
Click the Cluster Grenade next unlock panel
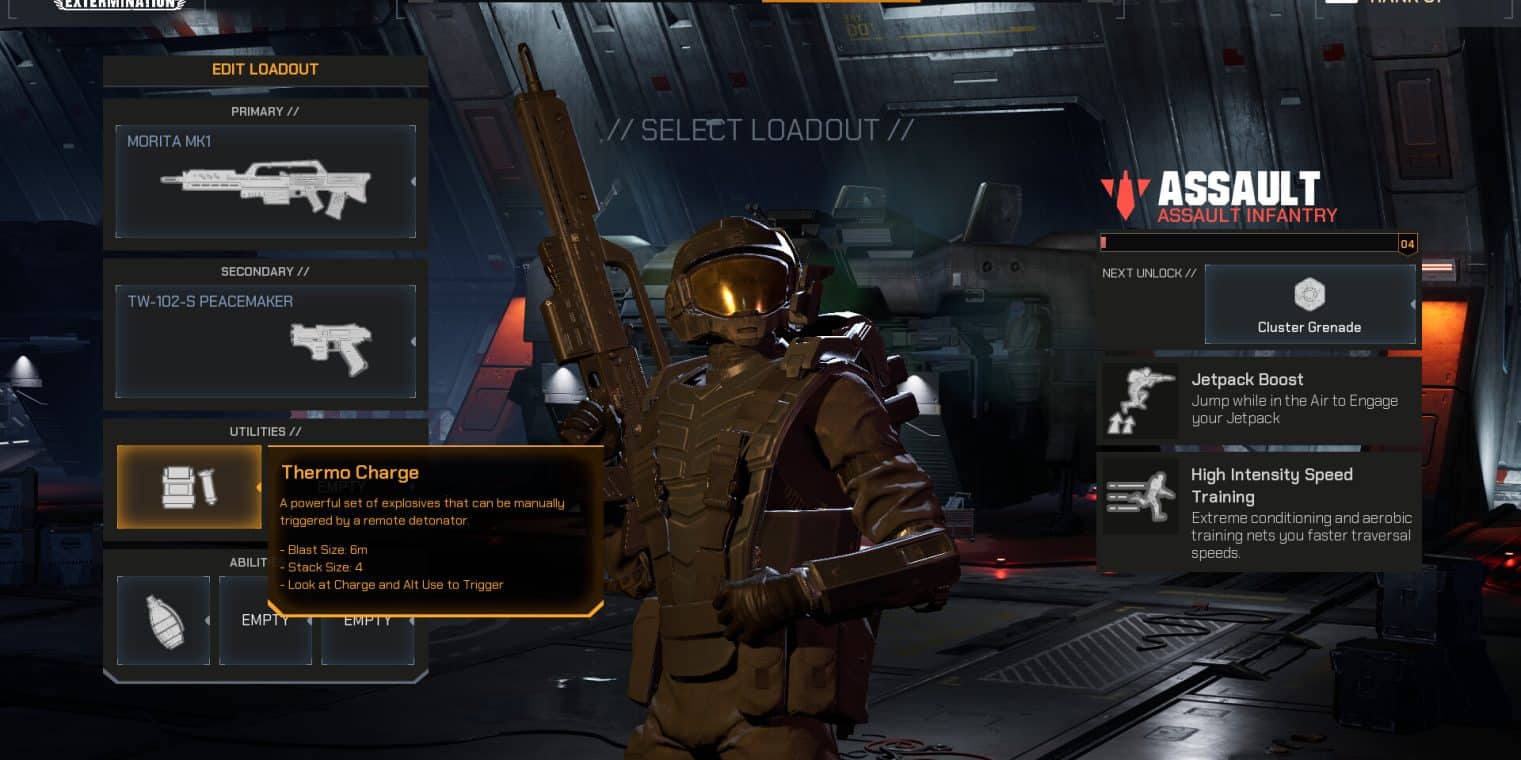point(1309,305)
